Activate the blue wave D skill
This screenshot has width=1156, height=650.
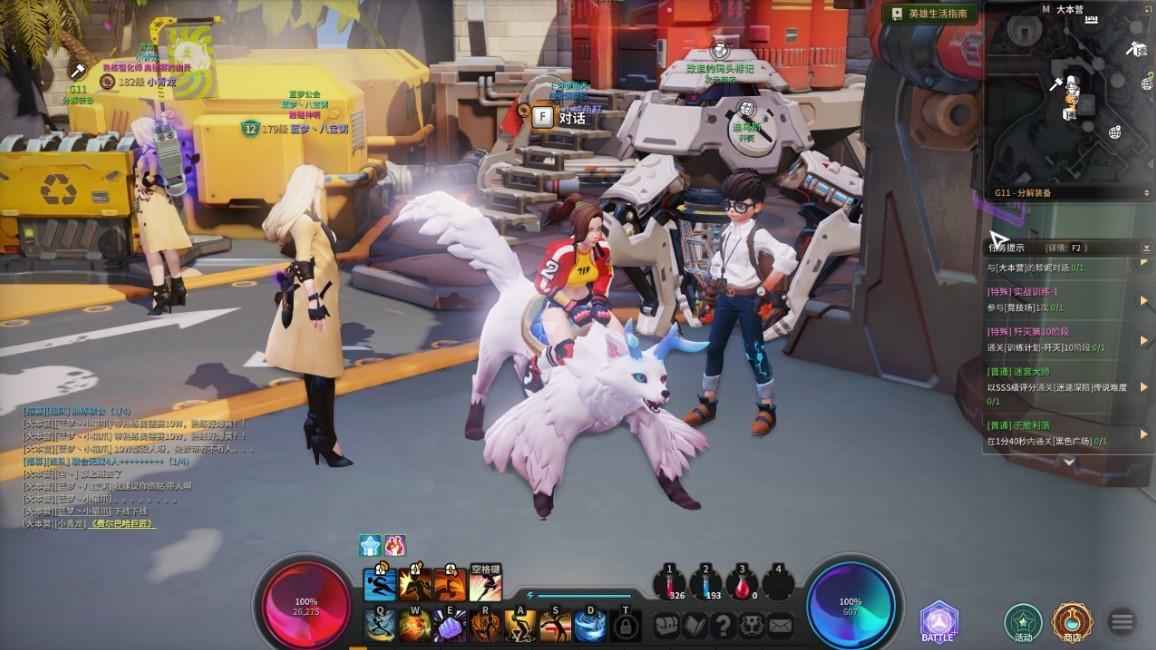click(590, 626)
